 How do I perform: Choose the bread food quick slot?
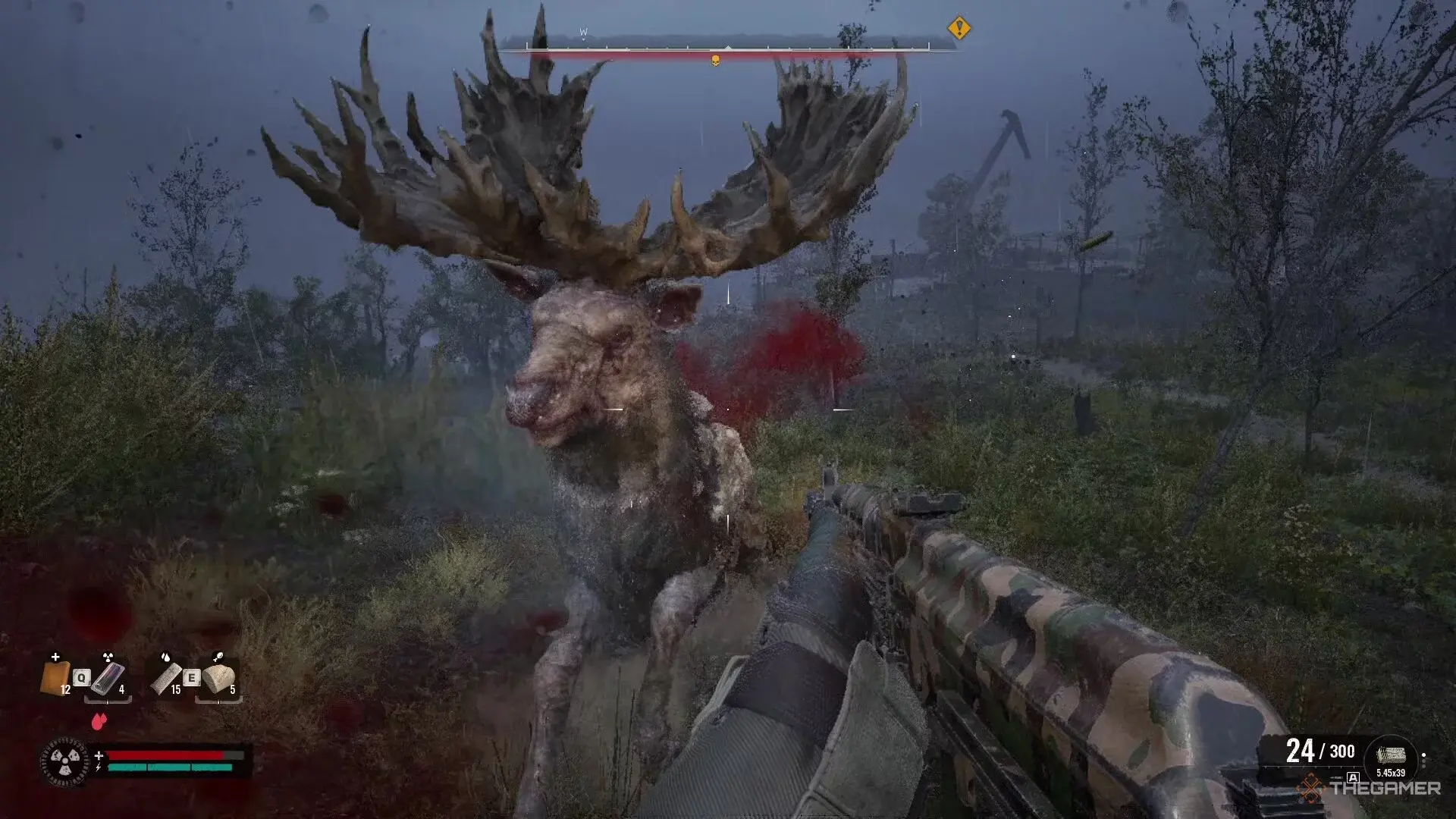[218, 677]
